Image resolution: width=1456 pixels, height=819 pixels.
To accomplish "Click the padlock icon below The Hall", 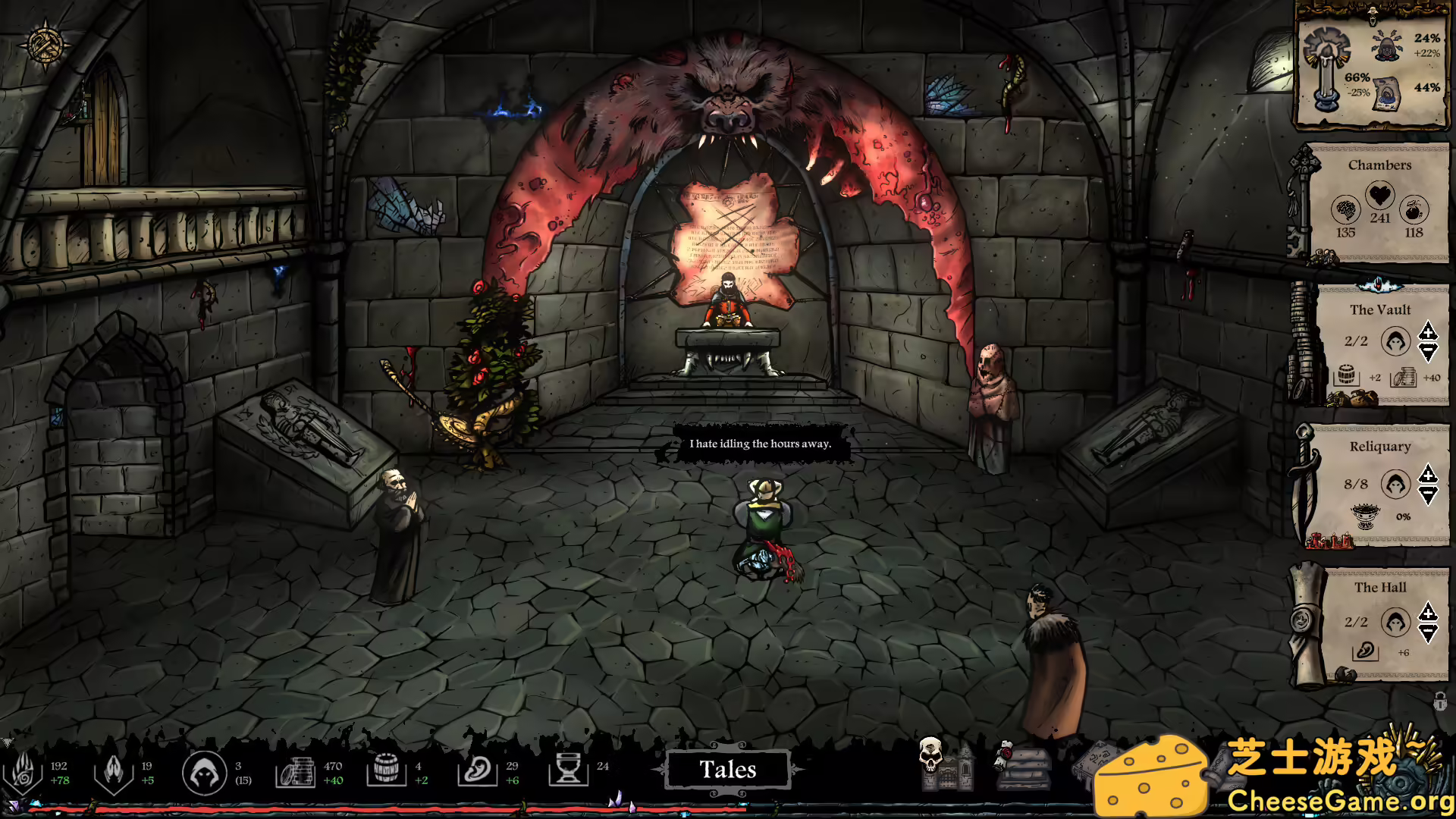I will coord(1439,701).
